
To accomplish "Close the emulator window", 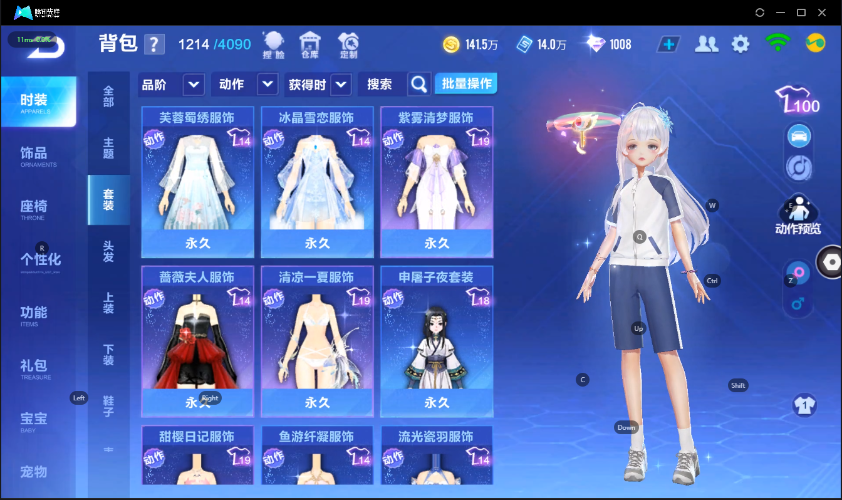I will [823, 12].
